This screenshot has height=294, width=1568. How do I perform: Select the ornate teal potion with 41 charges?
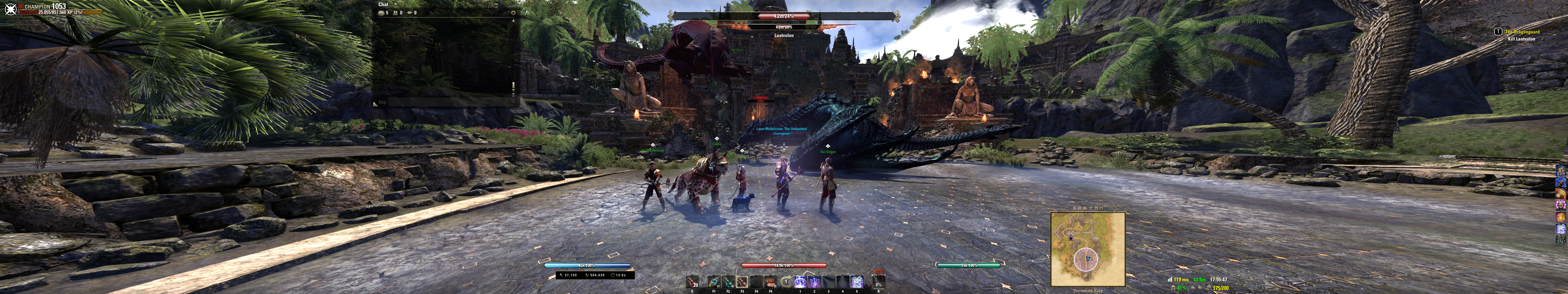(715, 282)
